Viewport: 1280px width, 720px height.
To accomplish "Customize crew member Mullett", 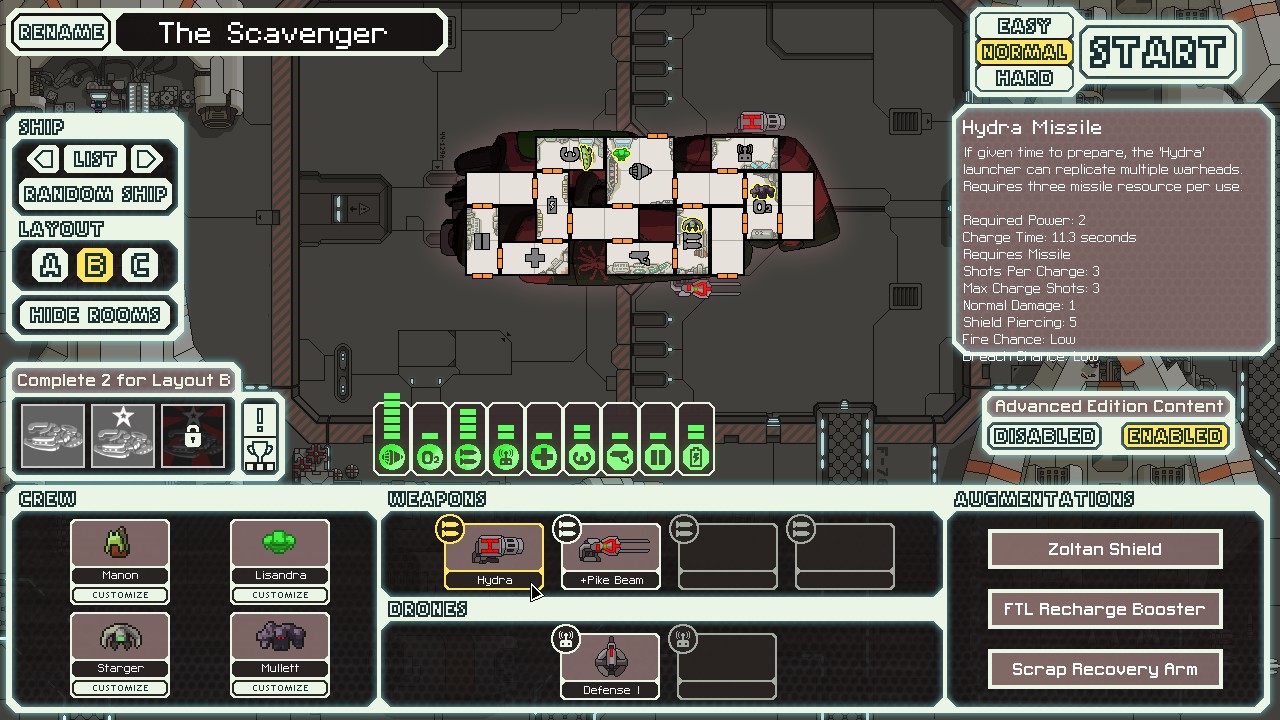I will pyautogui.click(x=280, y=688).
